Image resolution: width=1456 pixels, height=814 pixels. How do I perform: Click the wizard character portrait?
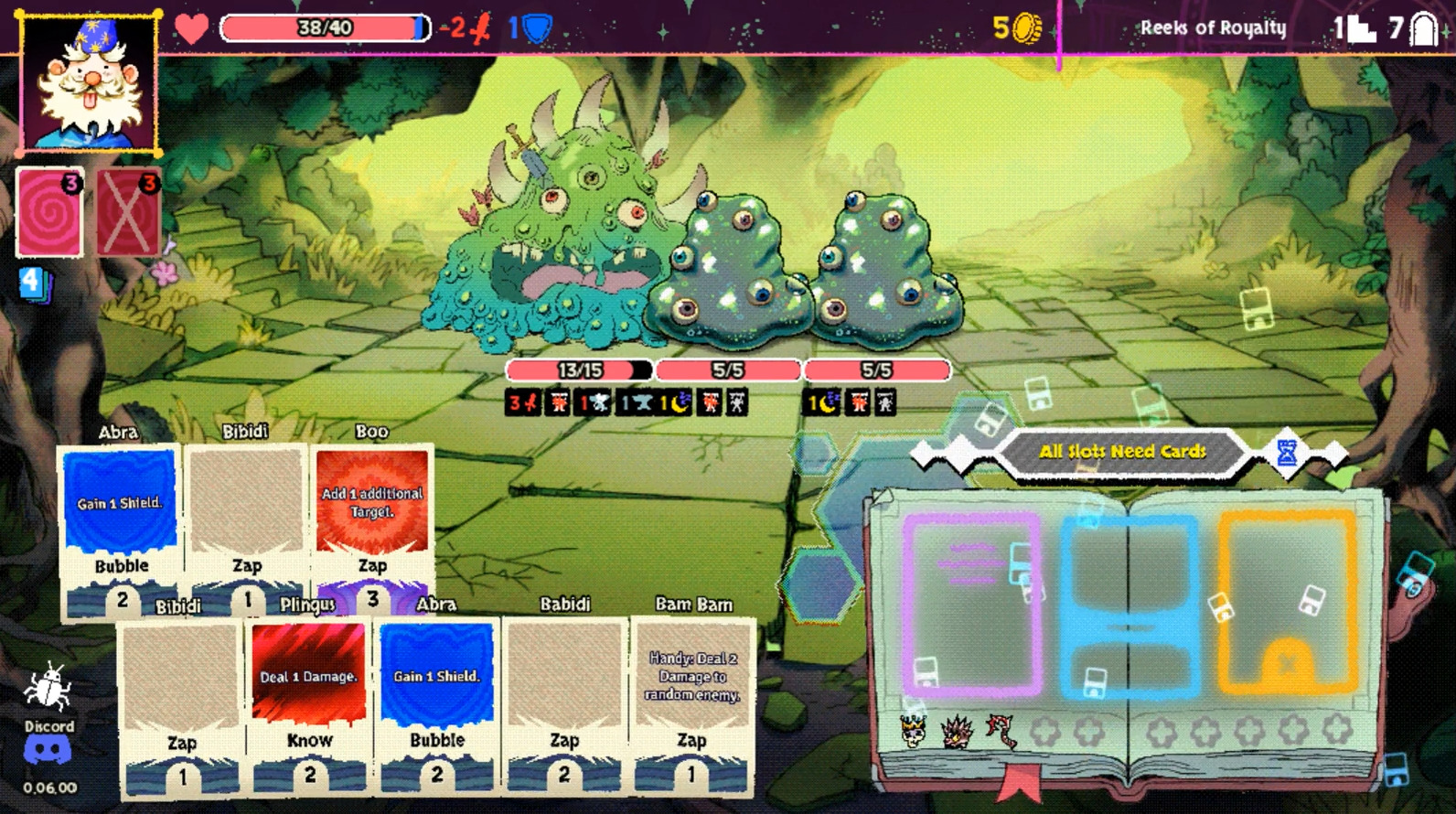coord(89,82)
